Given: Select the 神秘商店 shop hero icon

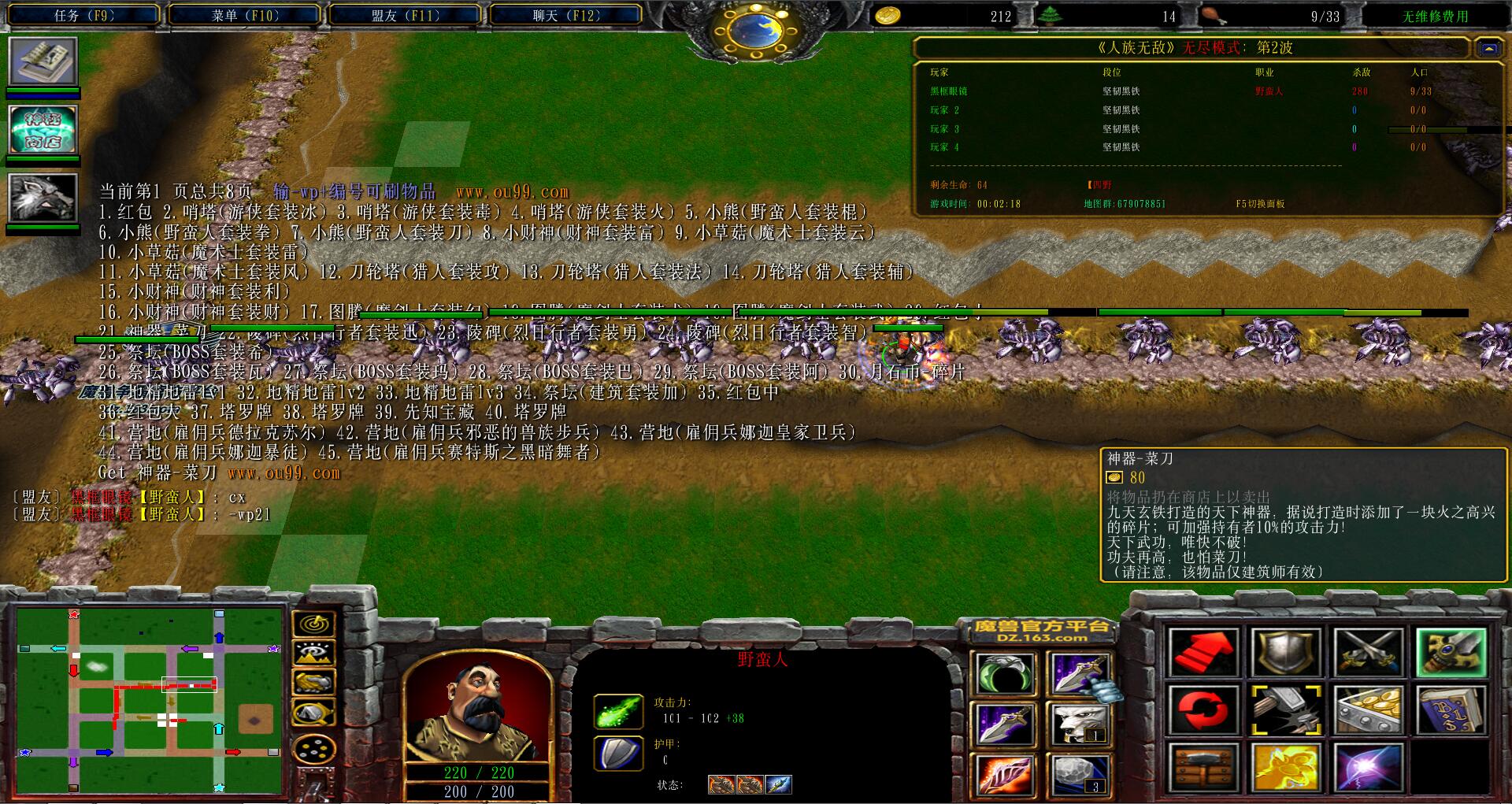Looking at the screenshot, I should (43, 129).
